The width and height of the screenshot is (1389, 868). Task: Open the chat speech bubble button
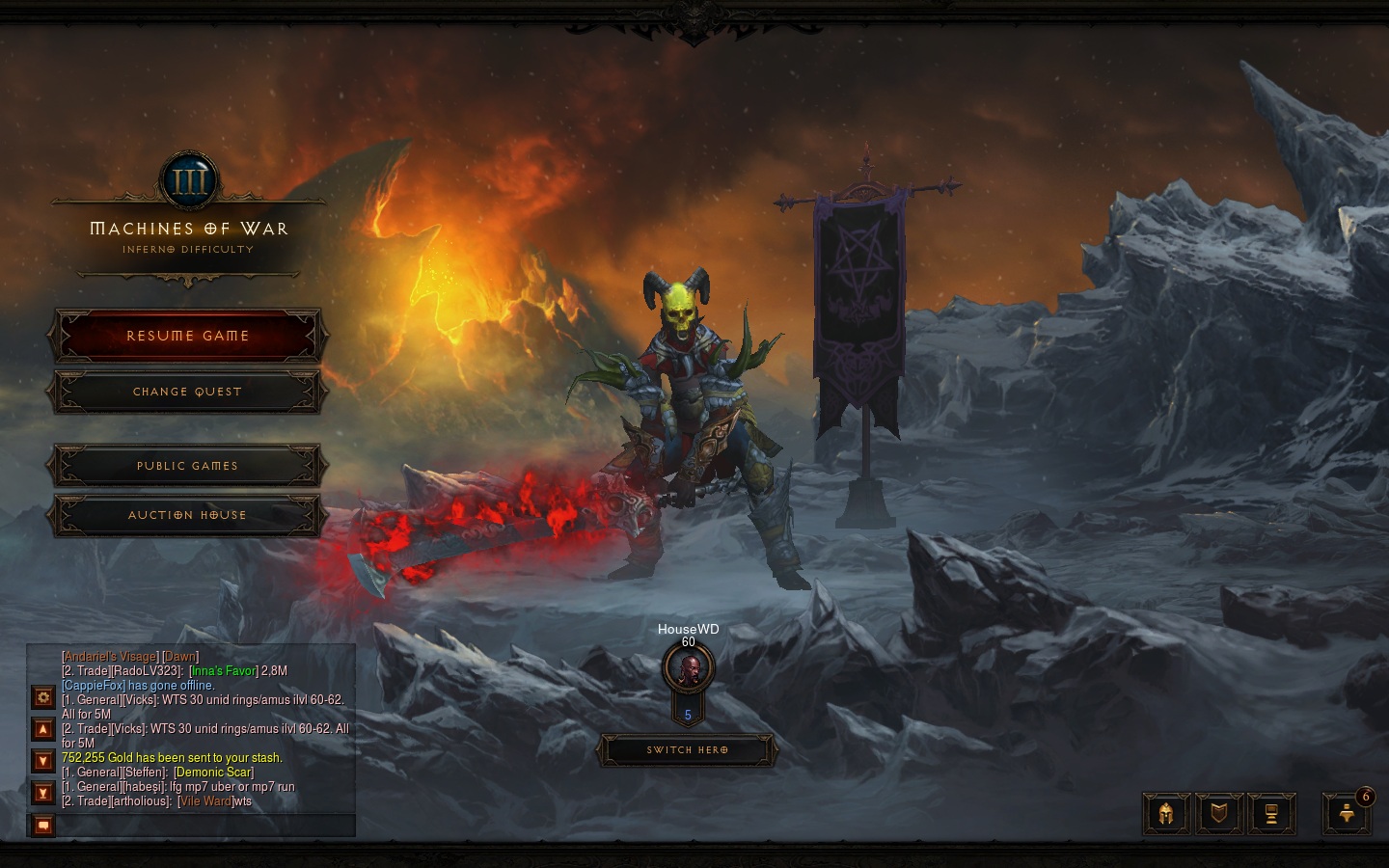pos(43,826)
